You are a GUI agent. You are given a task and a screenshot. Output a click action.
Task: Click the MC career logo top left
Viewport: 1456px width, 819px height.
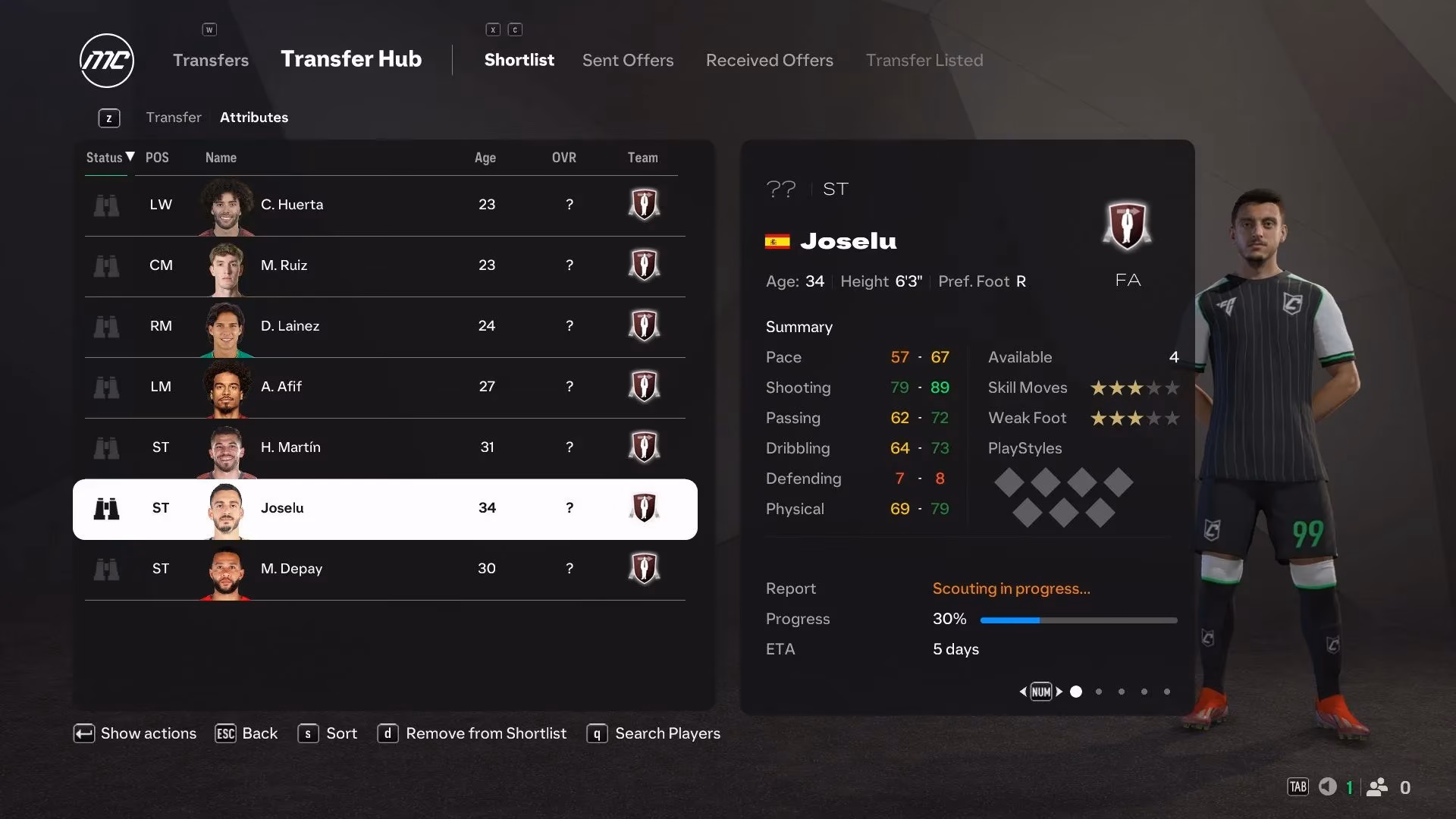pyautogui.click(x=106, y=61)
